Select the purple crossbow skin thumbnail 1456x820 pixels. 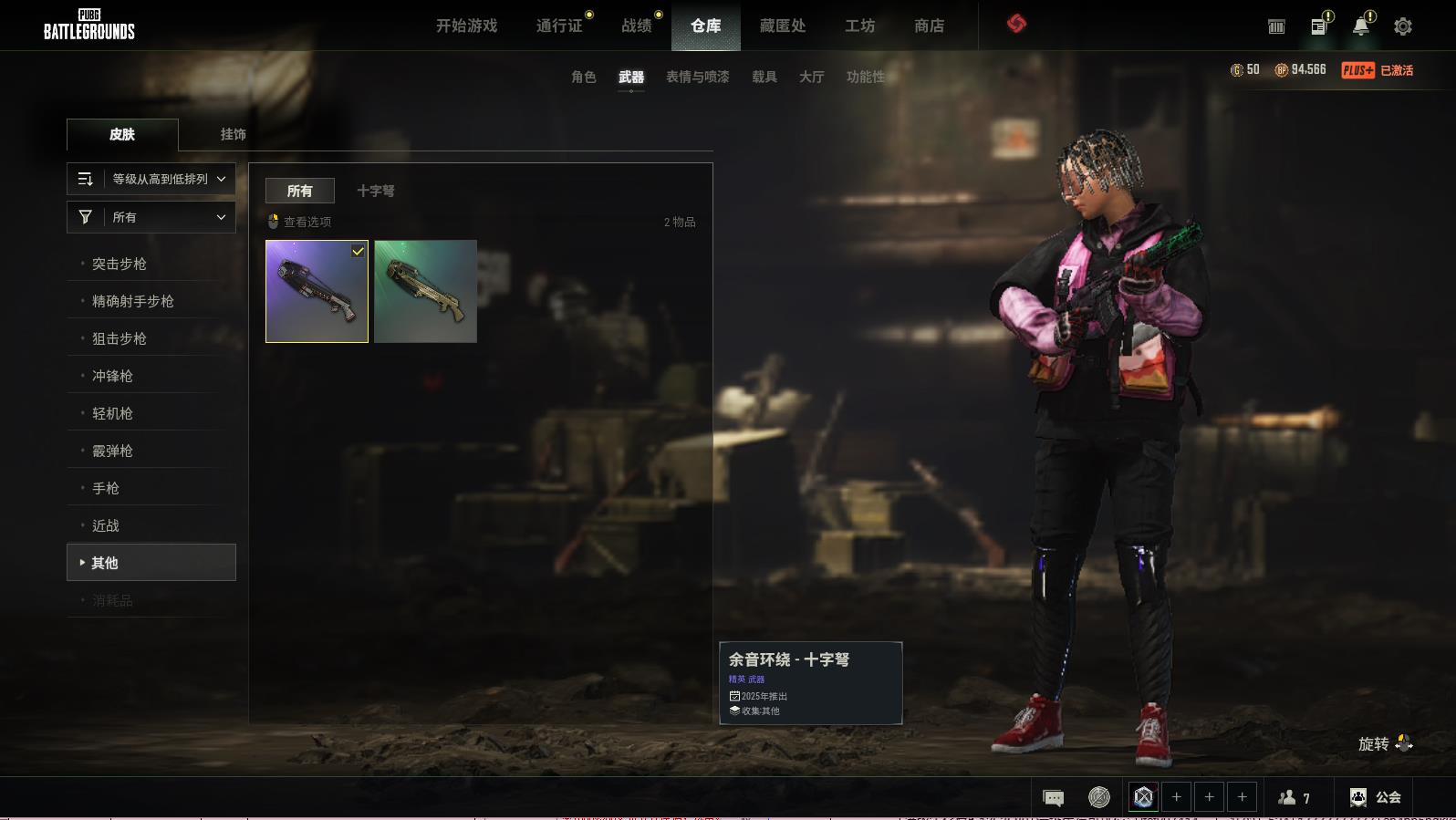click(317, 291)
